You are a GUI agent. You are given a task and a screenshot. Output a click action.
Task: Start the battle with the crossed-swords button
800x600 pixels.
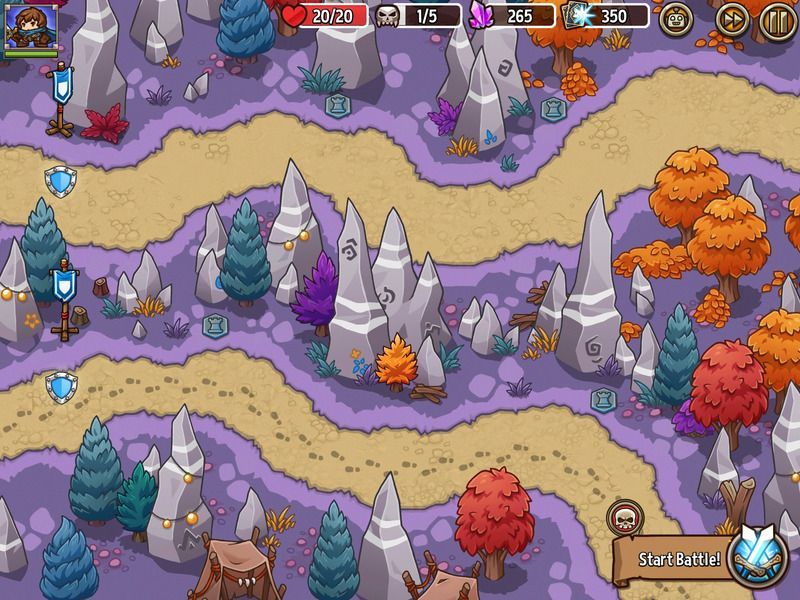tap(757, 557)
